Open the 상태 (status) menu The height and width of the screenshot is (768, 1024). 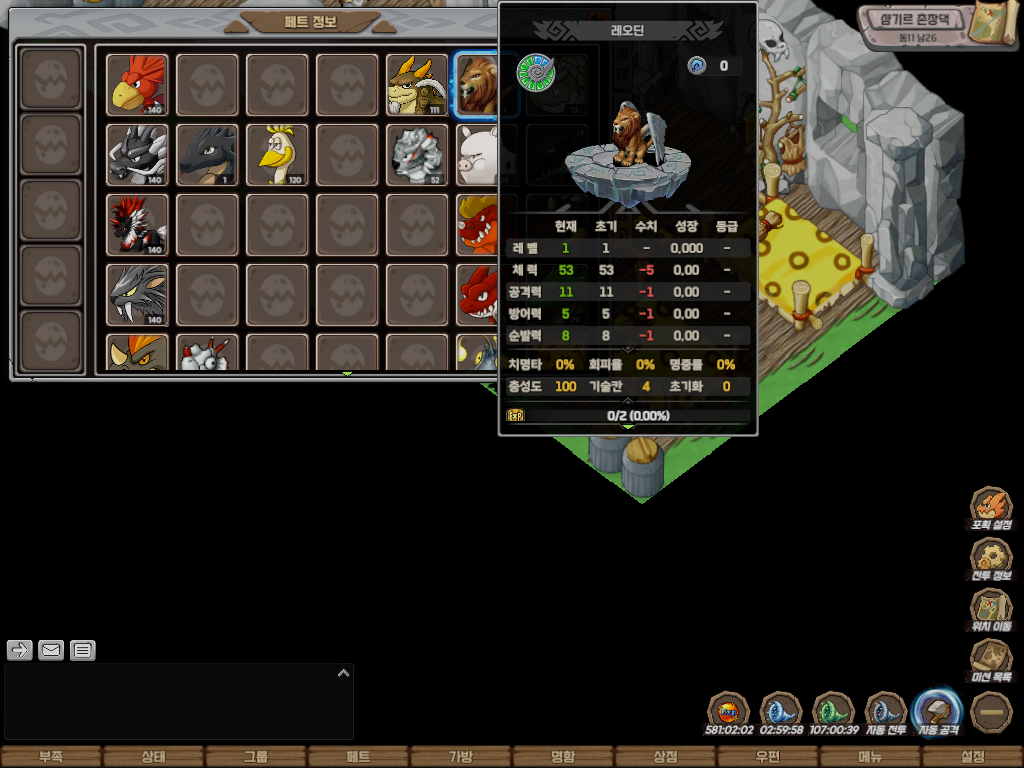[x=153, y=757]
